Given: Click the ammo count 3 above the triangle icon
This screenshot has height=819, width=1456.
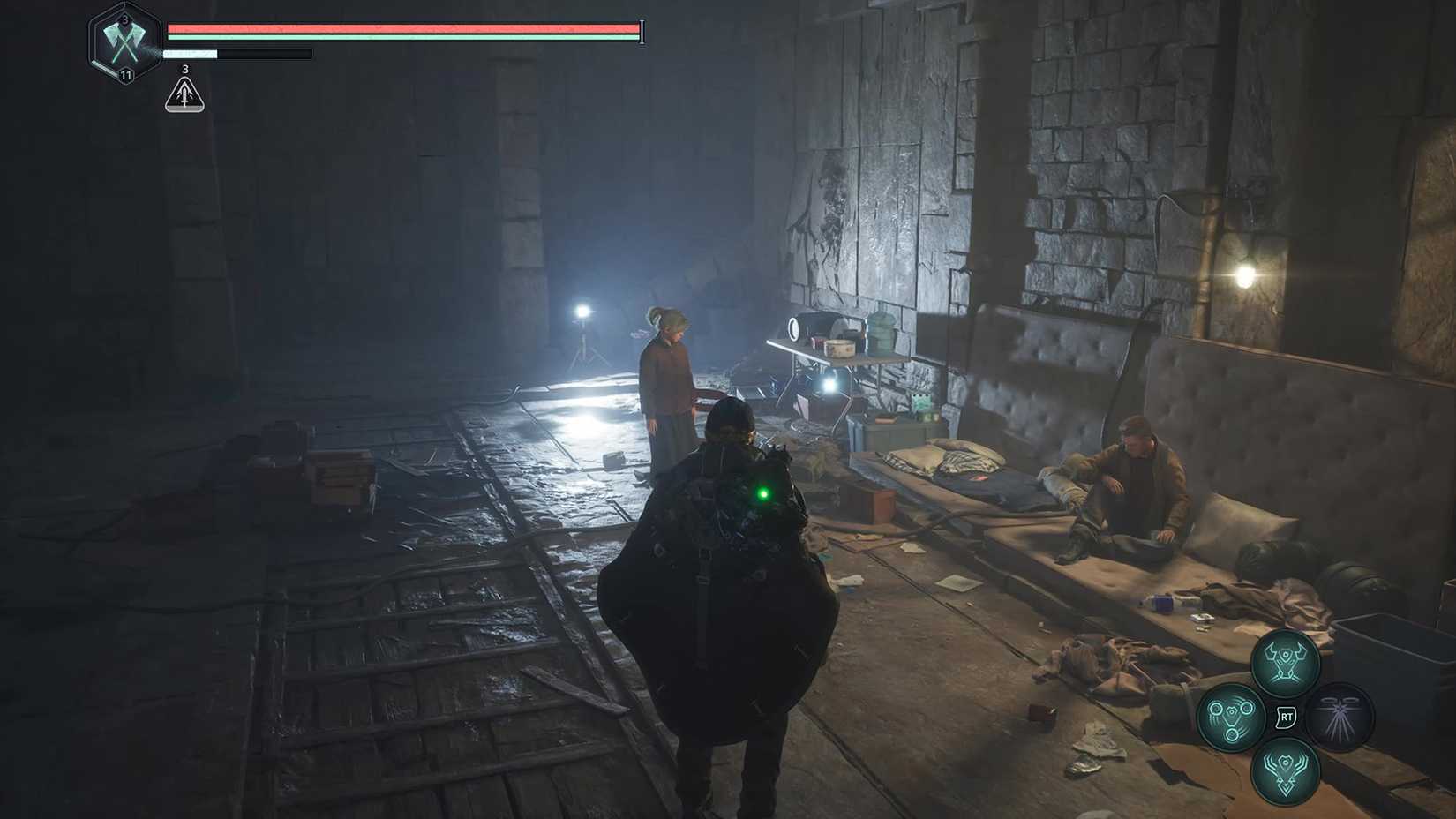Looking at the screenshot, I should (184, 68).
